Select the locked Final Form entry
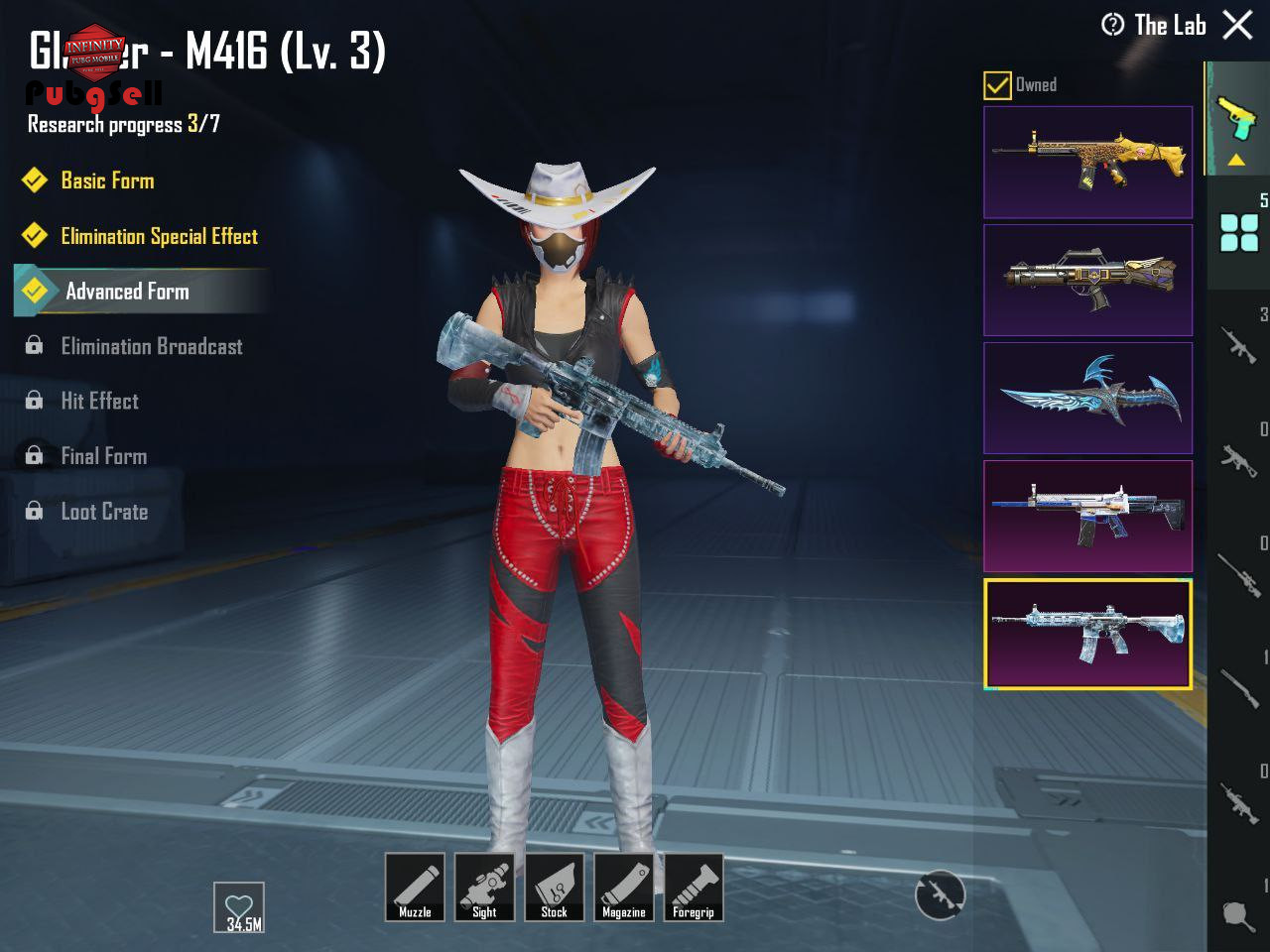The image size is (1270, 952). click(x=103, y=456)
